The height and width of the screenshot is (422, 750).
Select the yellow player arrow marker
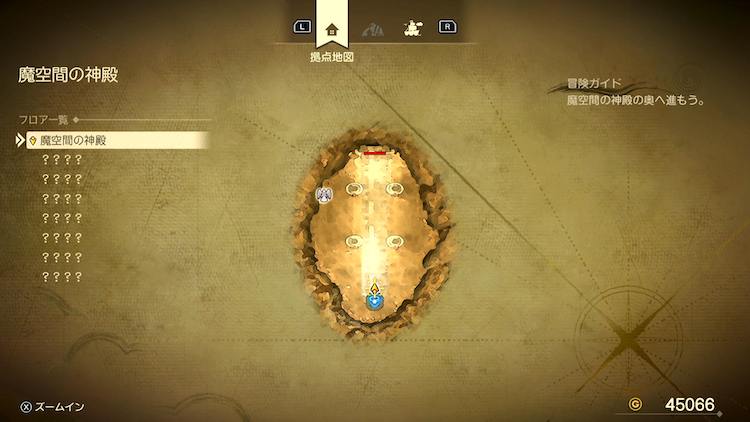tap(374, 290)
